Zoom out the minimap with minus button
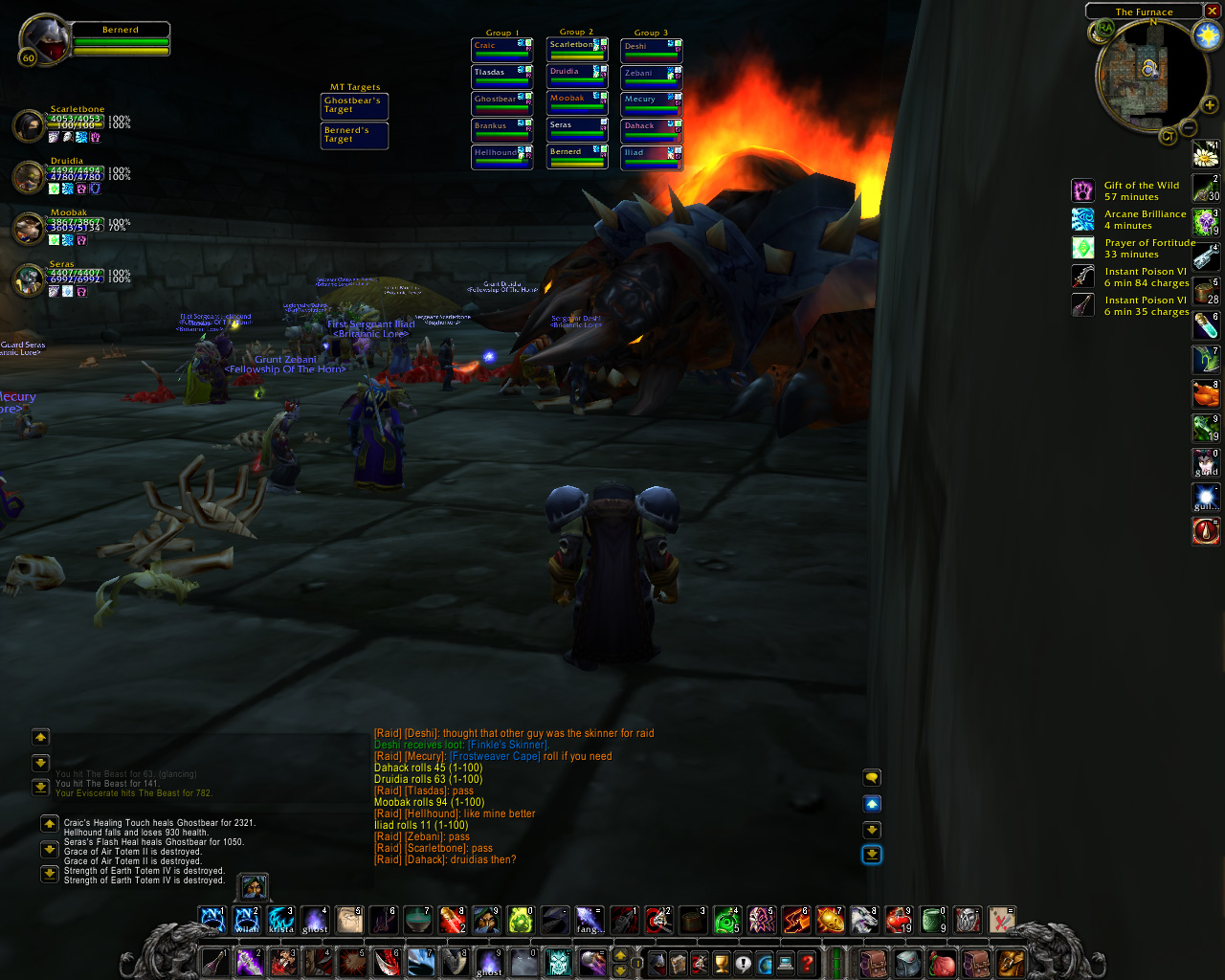 [x=1189, y=127]
